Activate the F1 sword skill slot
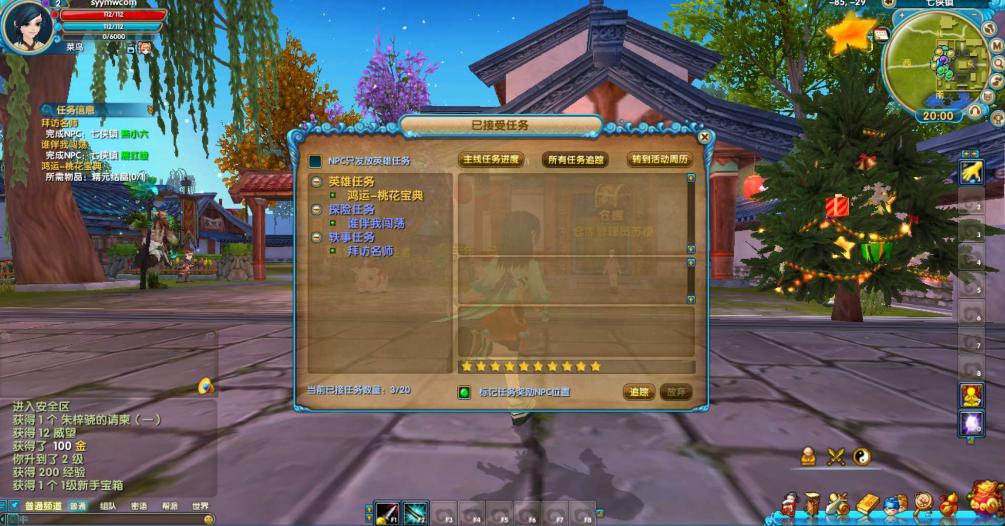 click(387, 513)
